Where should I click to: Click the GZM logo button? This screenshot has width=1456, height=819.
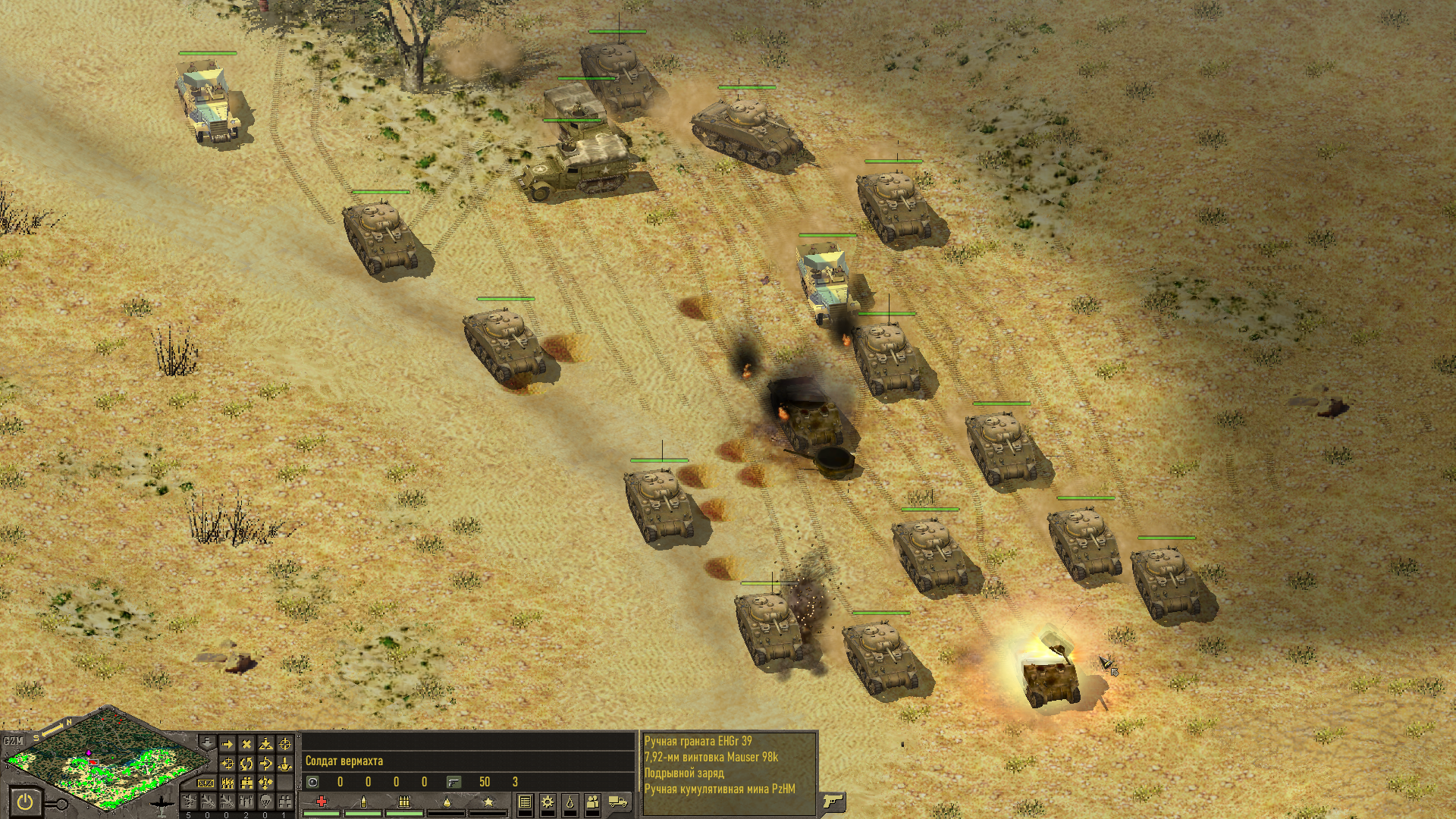point(14,740)
